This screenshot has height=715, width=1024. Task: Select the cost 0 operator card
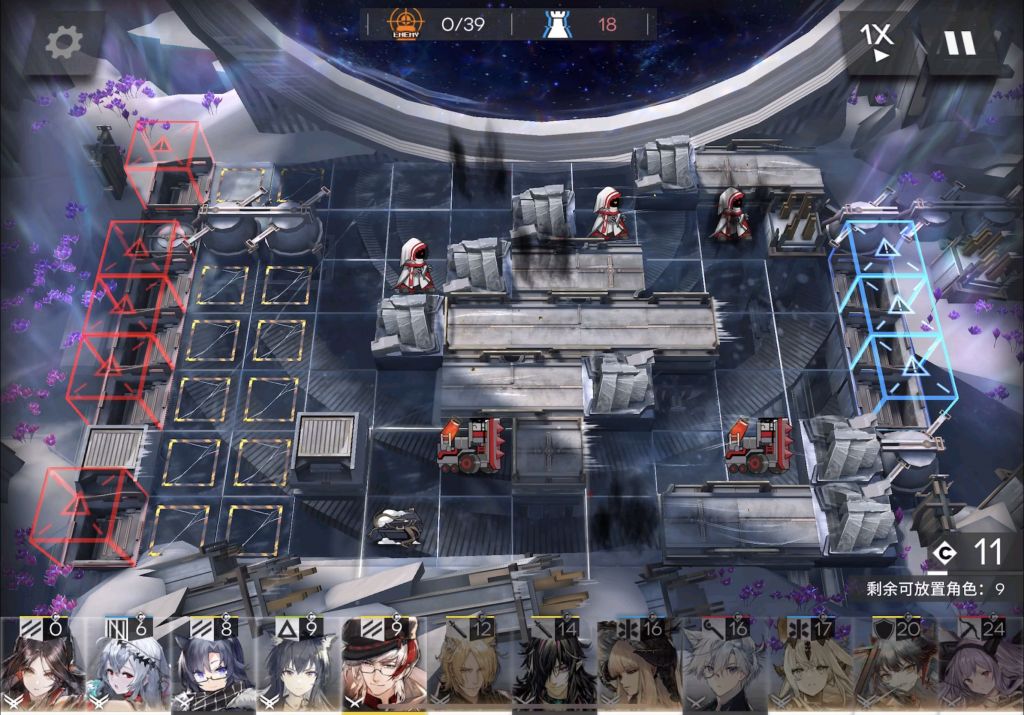tap(42, 664)
